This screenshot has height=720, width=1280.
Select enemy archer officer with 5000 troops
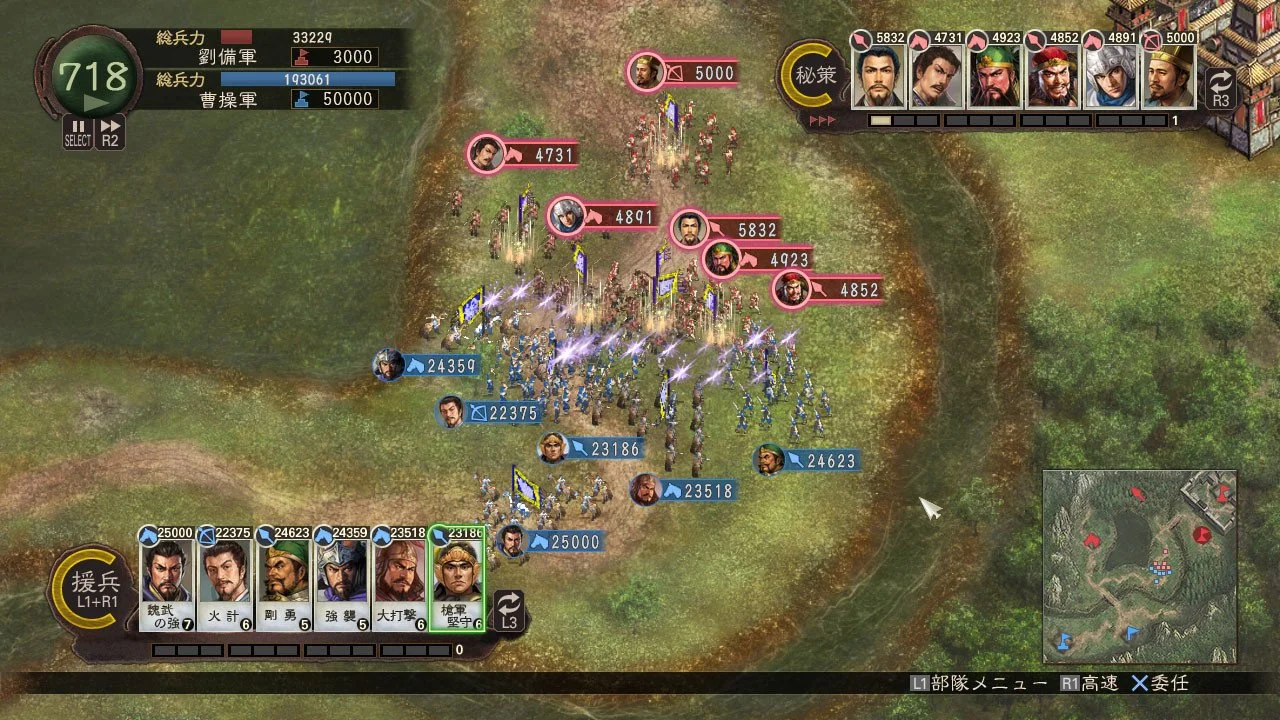click(1169, 76)
